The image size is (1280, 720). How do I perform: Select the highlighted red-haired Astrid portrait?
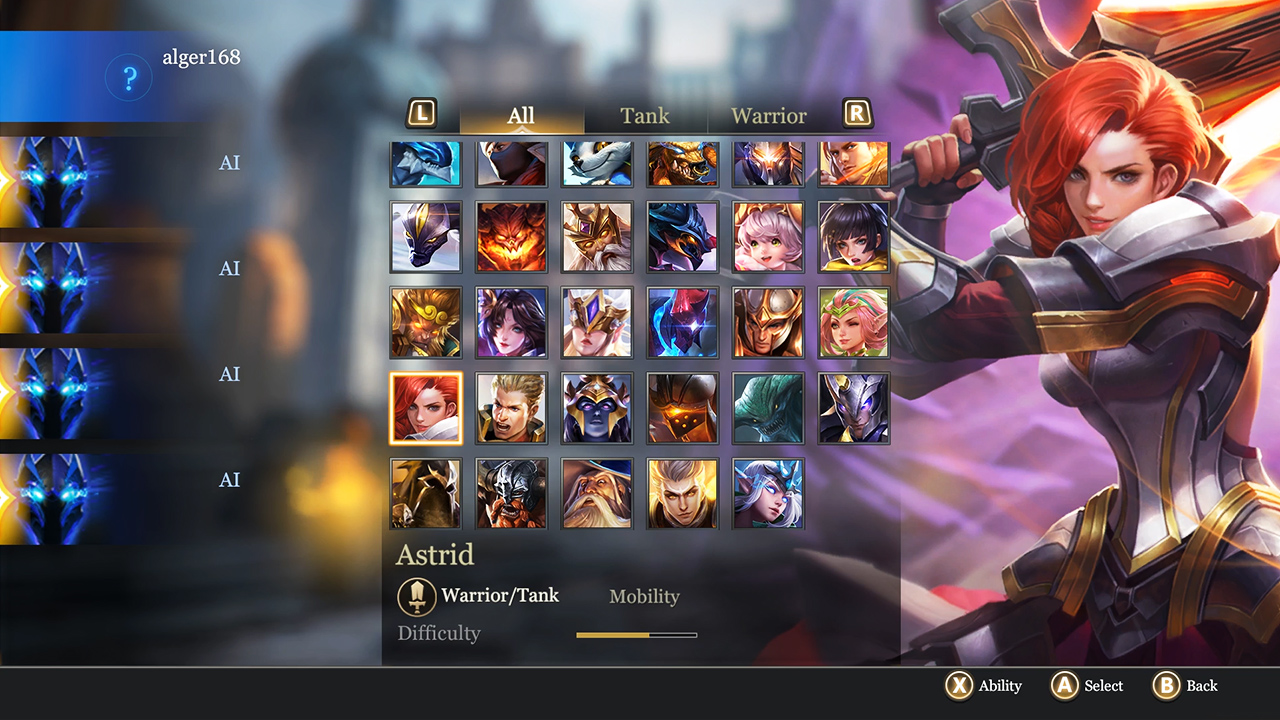(425, 408)
